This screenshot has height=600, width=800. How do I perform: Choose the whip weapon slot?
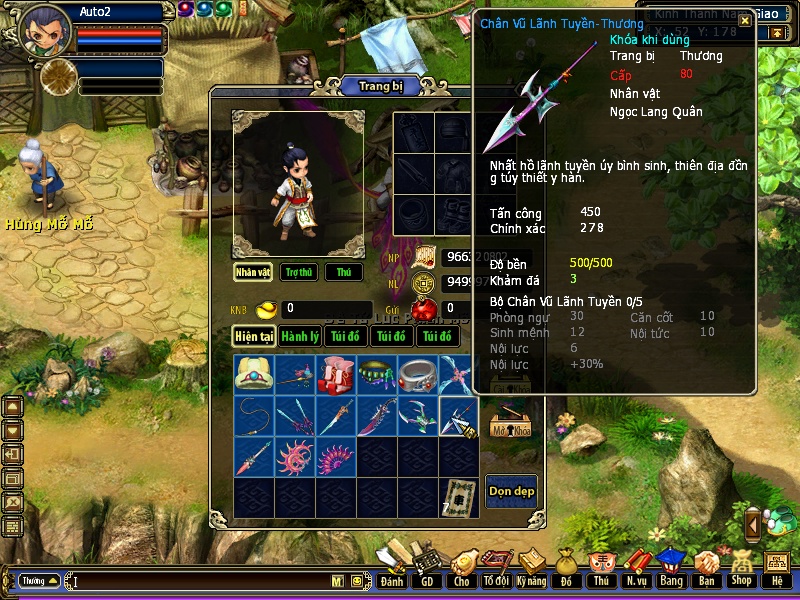click(254, 416)
